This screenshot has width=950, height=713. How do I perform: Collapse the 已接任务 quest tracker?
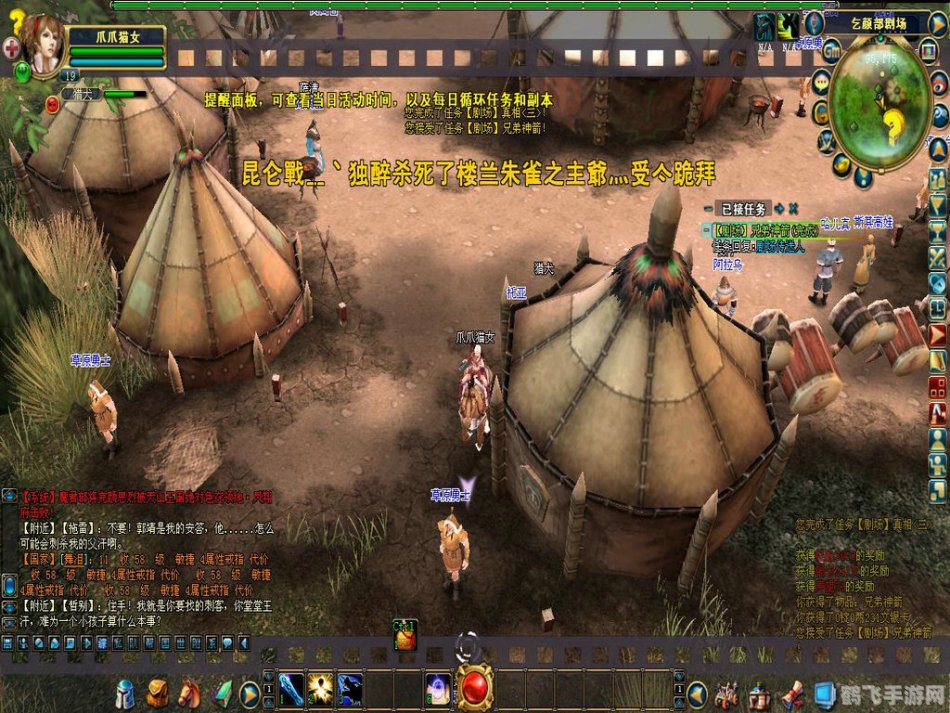[708, 209]
